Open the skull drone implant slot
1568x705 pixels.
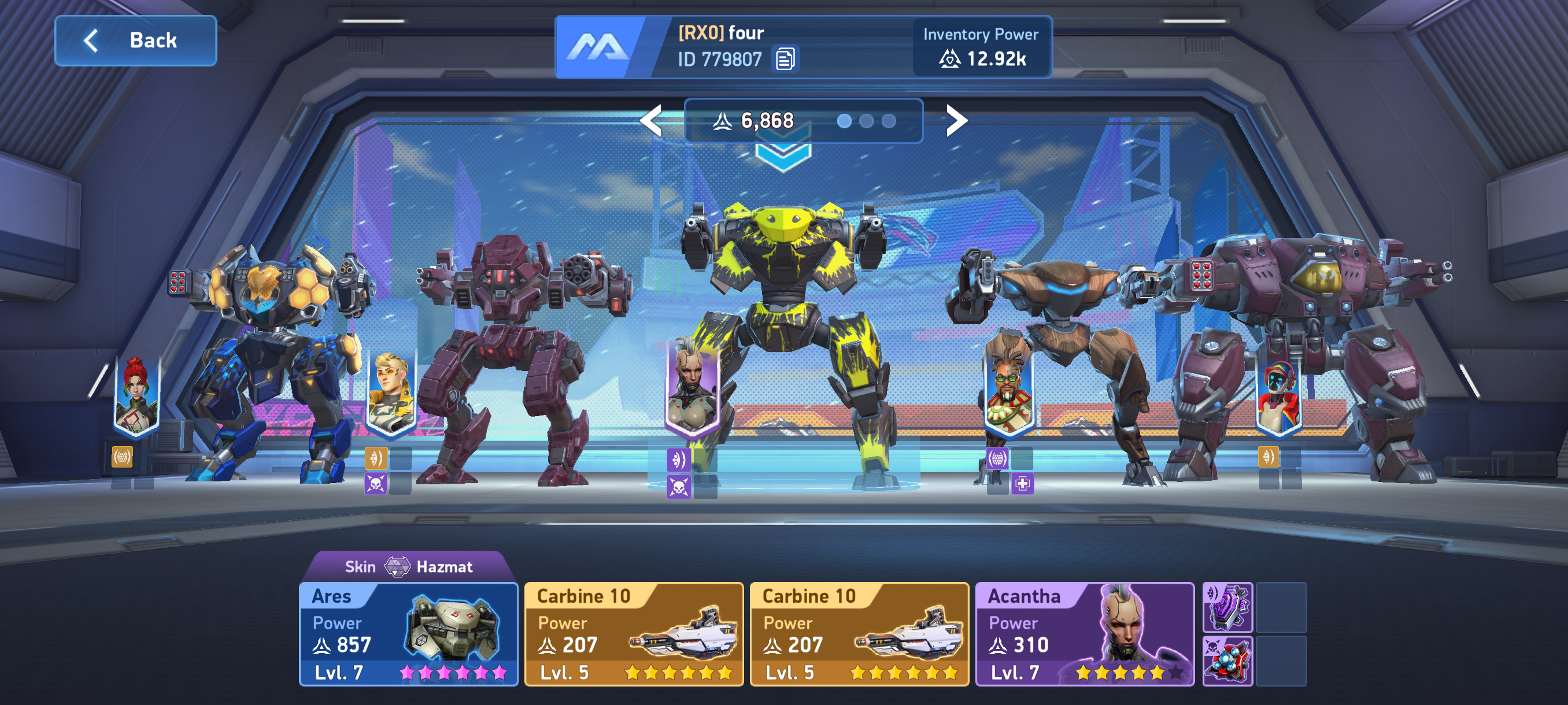(x=1227, y=661)
